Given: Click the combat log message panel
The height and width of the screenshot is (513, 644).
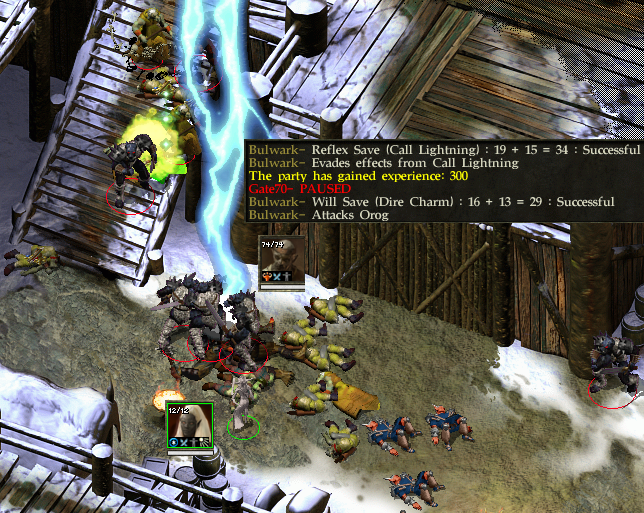Looking at the screenshot, I should pyautogui.click(x=443, y=182).
